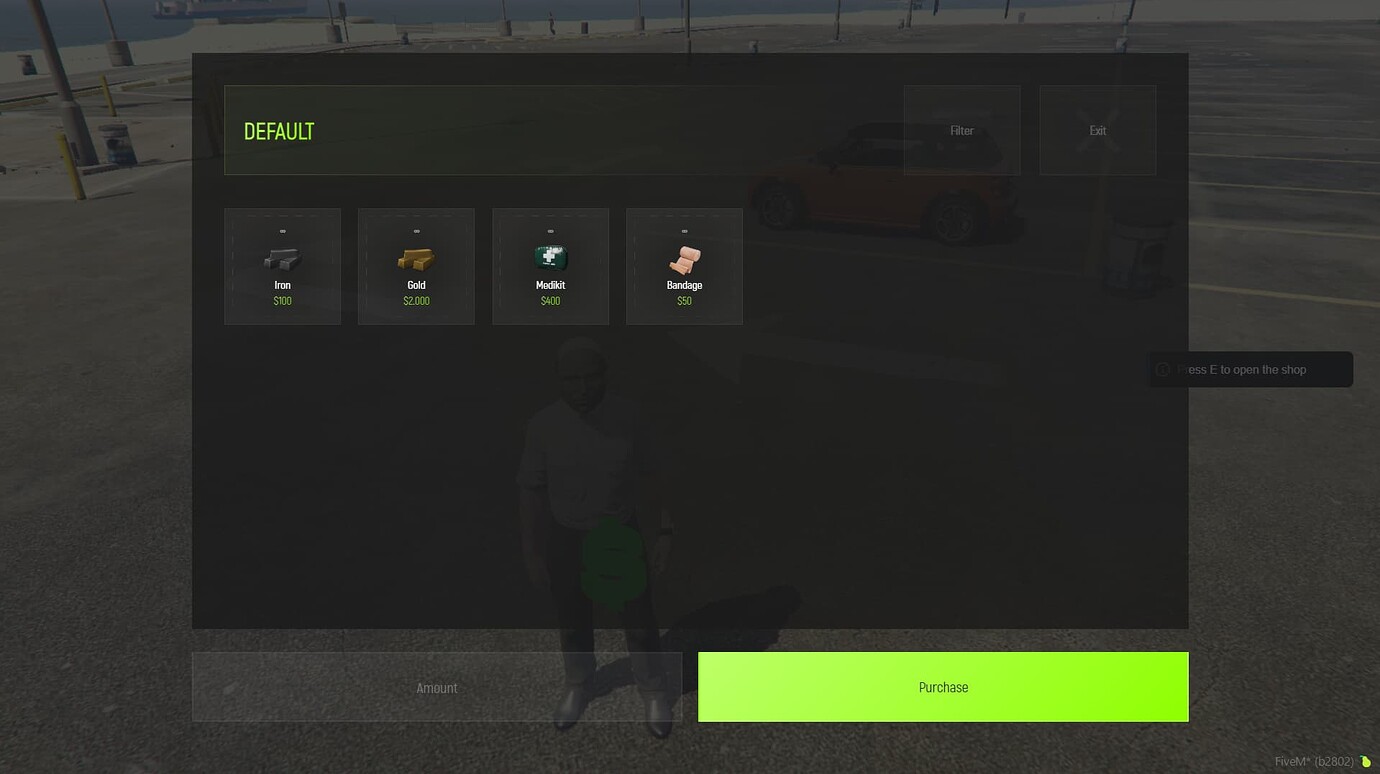Select the Bandage roll icon
1380x774 pixels.
point(684,257)
